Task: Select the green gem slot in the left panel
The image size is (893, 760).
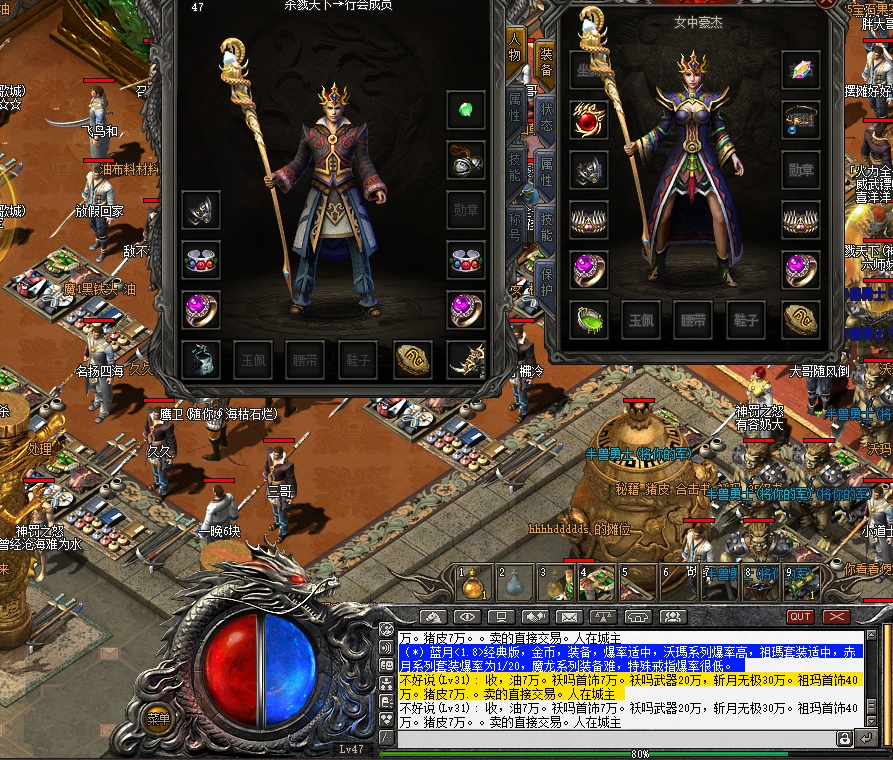Action: (x=466, y=110)
